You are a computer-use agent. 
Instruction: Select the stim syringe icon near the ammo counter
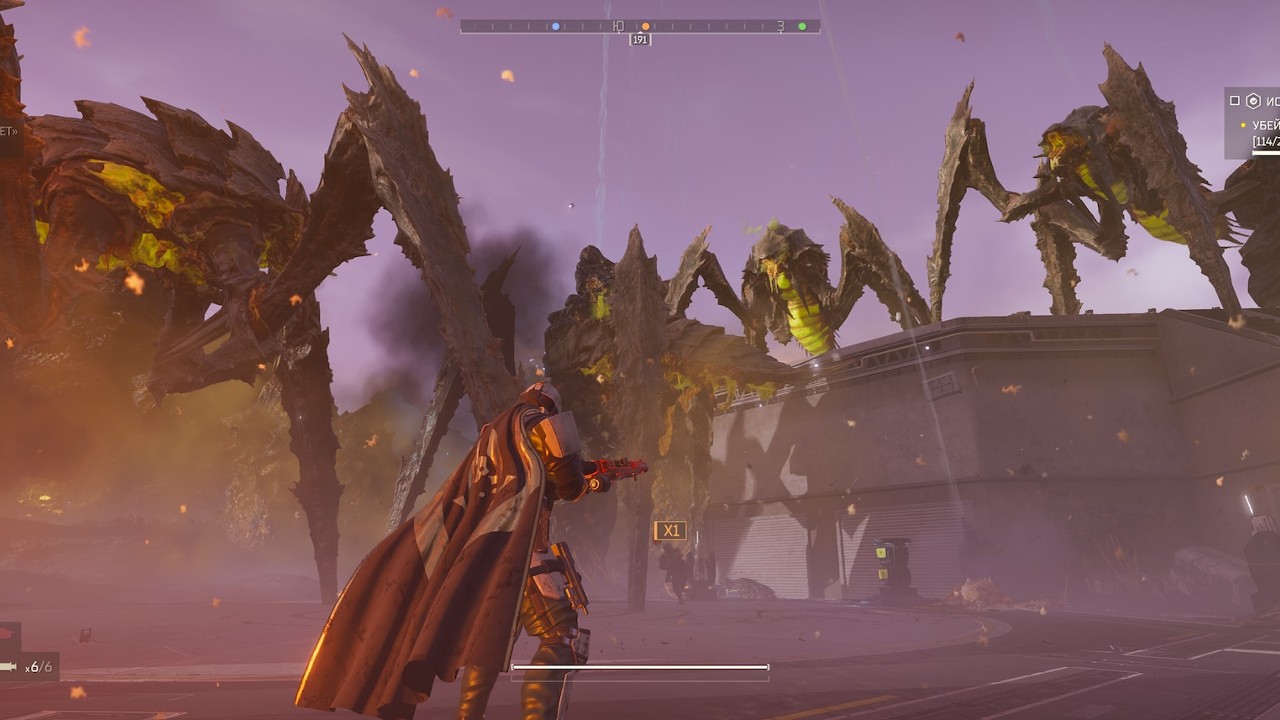coord(8,666)
